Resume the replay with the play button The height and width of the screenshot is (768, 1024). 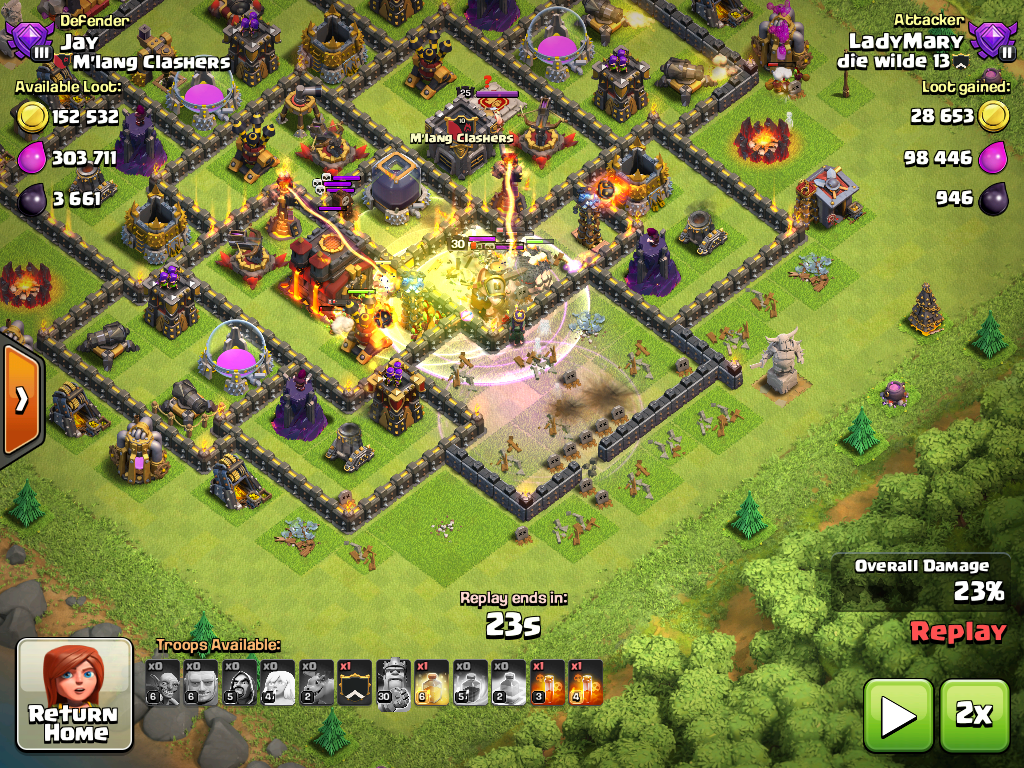897,715
